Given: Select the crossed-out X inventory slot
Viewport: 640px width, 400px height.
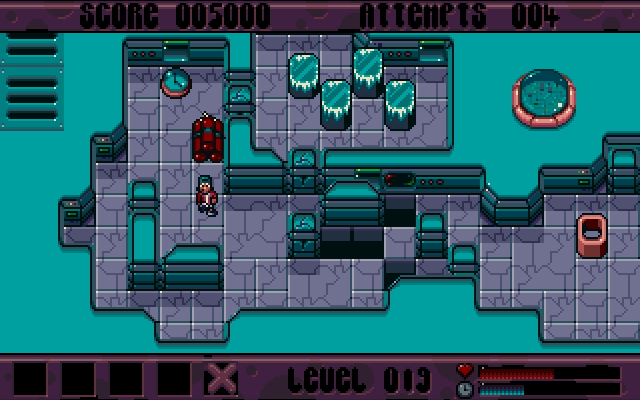Looking at the screenshot, I should (222, 379).
